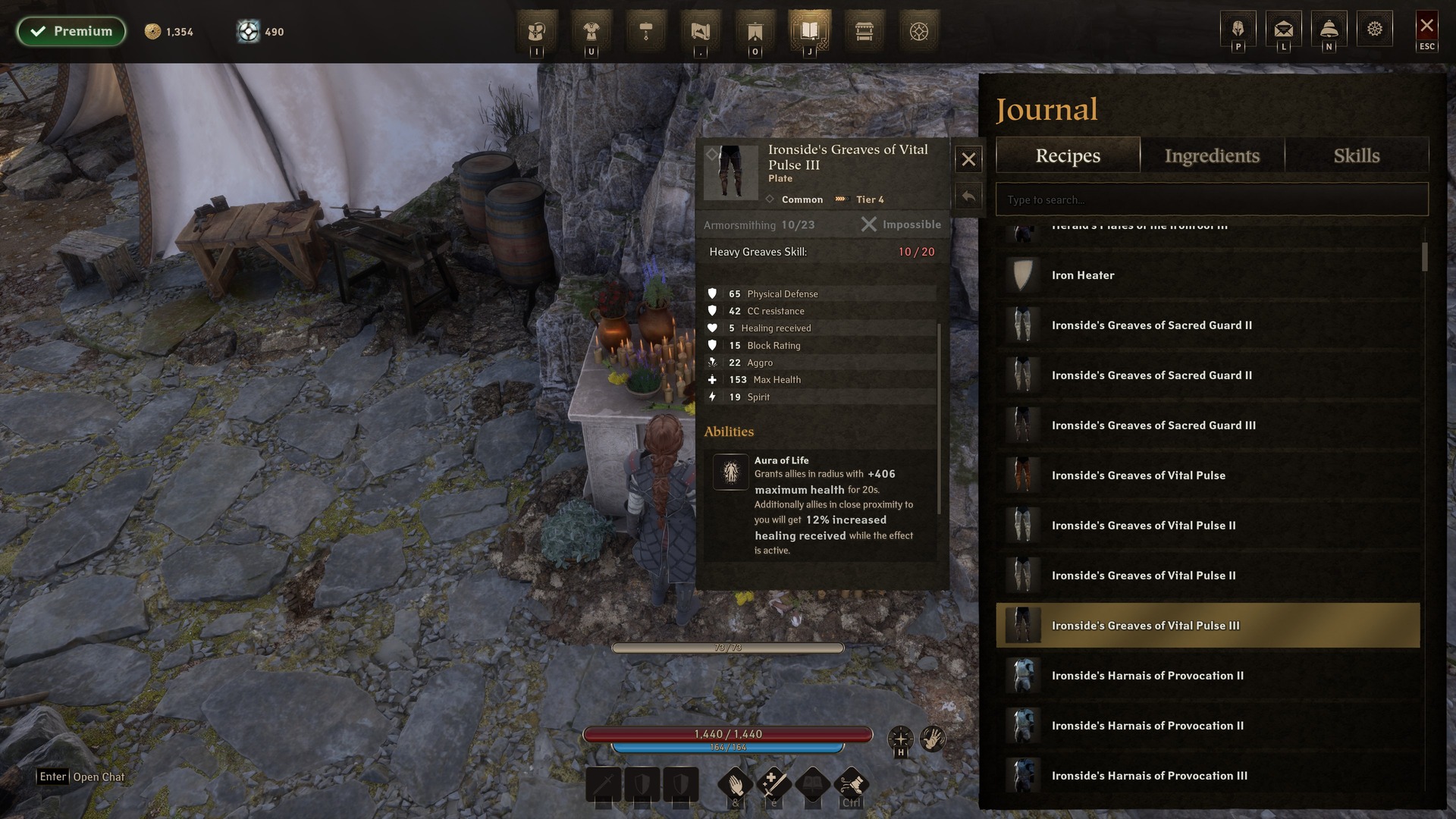Open the shop stall icon
This screenshot has height=819, width=1456.
(864, 31)
